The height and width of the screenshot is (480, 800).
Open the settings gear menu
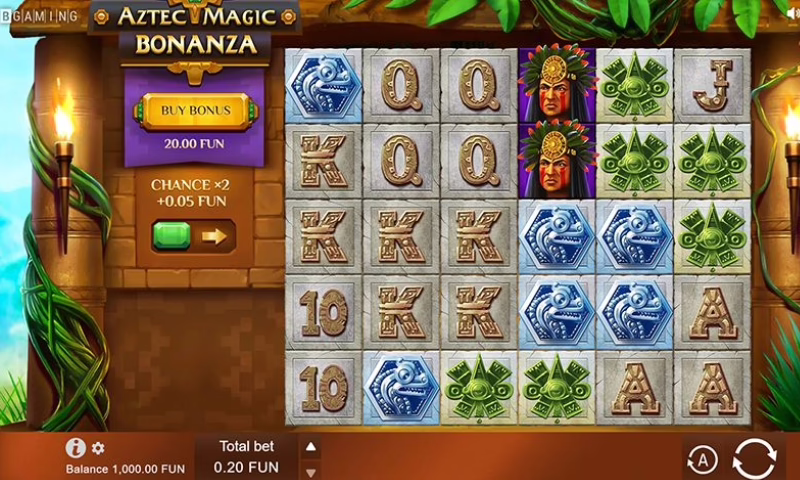click(x=98, y=448)
